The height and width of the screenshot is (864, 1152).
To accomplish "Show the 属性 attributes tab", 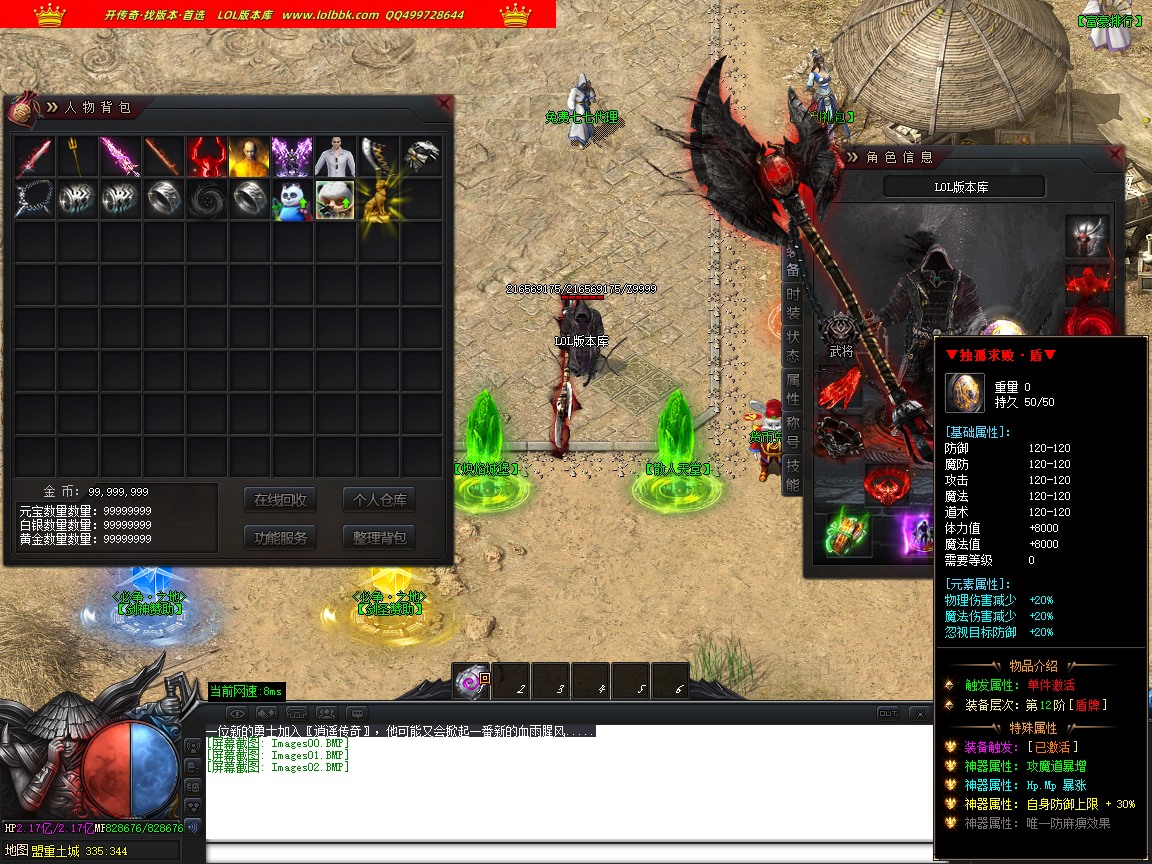I will point(792,389).
